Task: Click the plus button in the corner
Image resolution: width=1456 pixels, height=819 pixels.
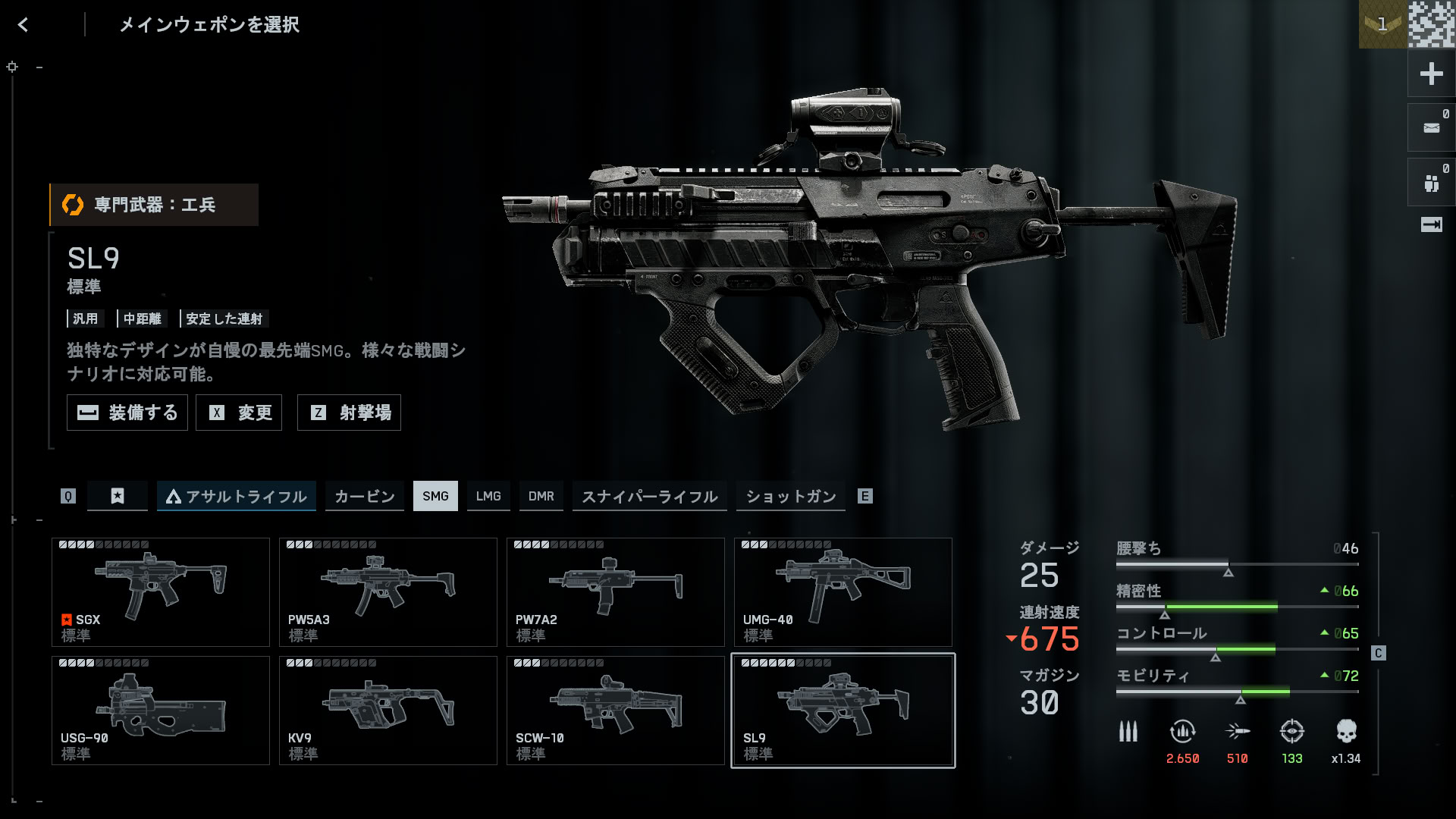Action: click(1431, 74)
